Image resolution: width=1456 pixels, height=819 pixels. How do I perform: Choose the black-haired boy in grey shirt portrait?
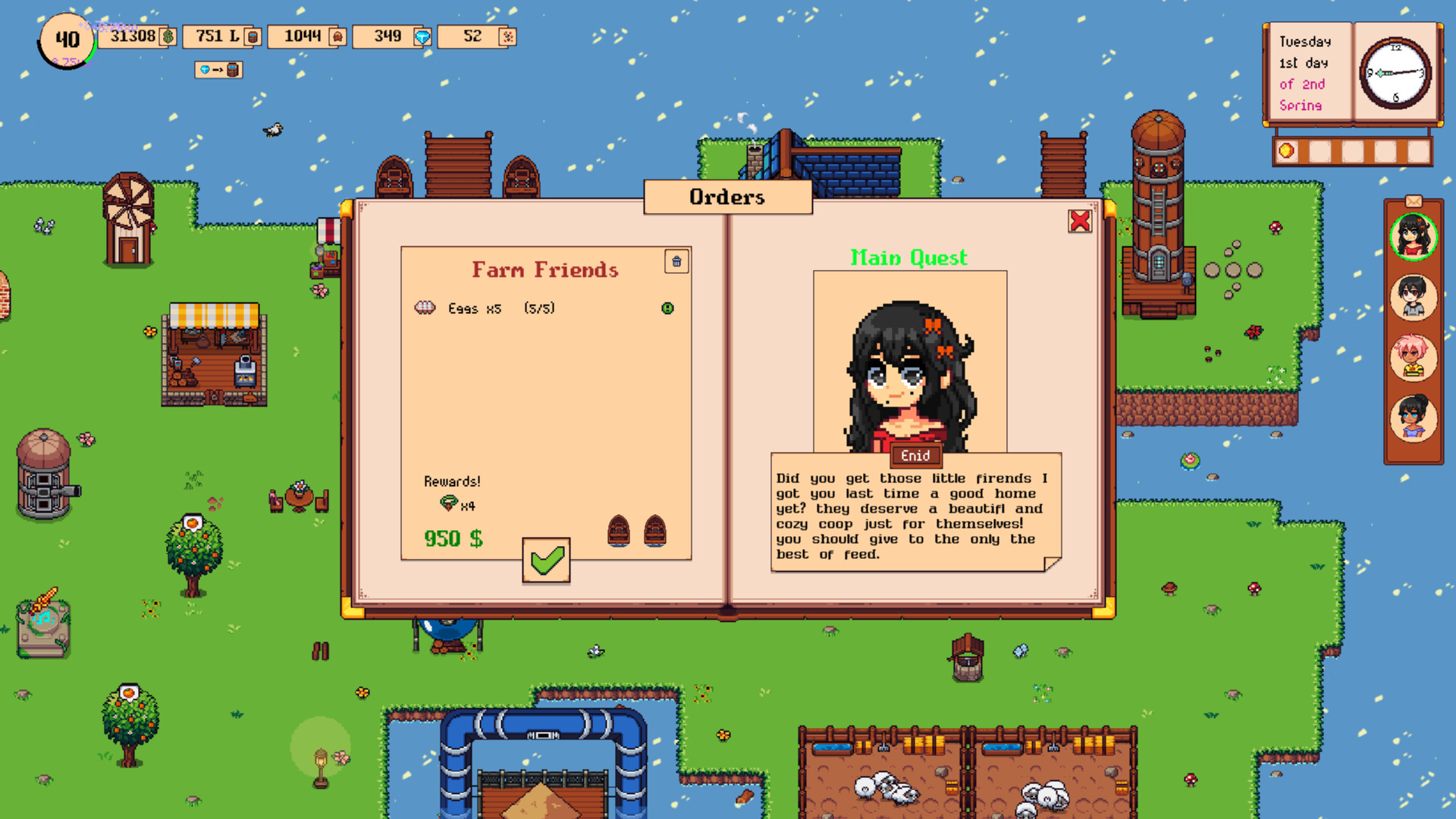1413,297
